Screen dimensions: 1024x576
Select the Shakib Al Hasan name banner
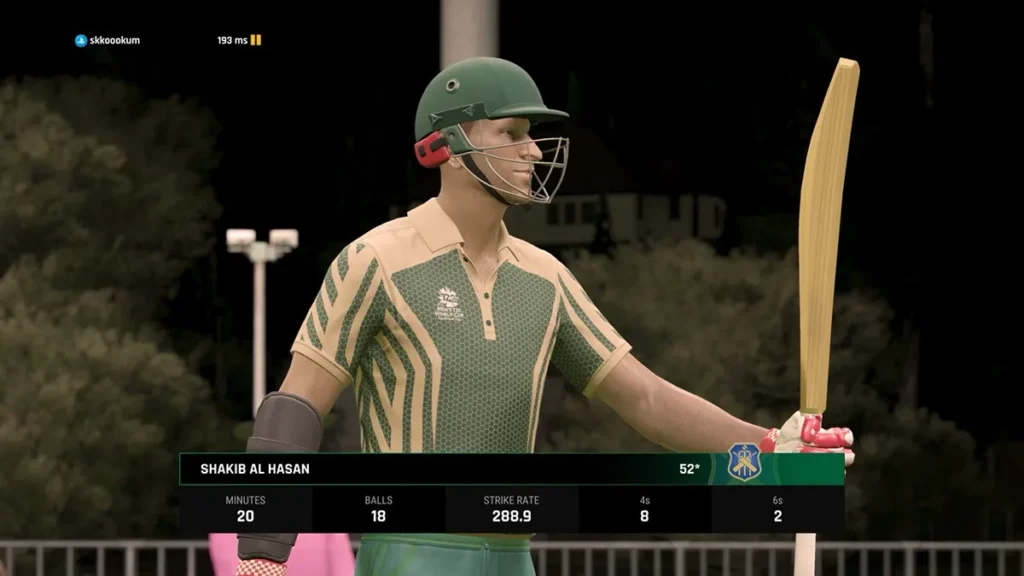tap(255, 469)
